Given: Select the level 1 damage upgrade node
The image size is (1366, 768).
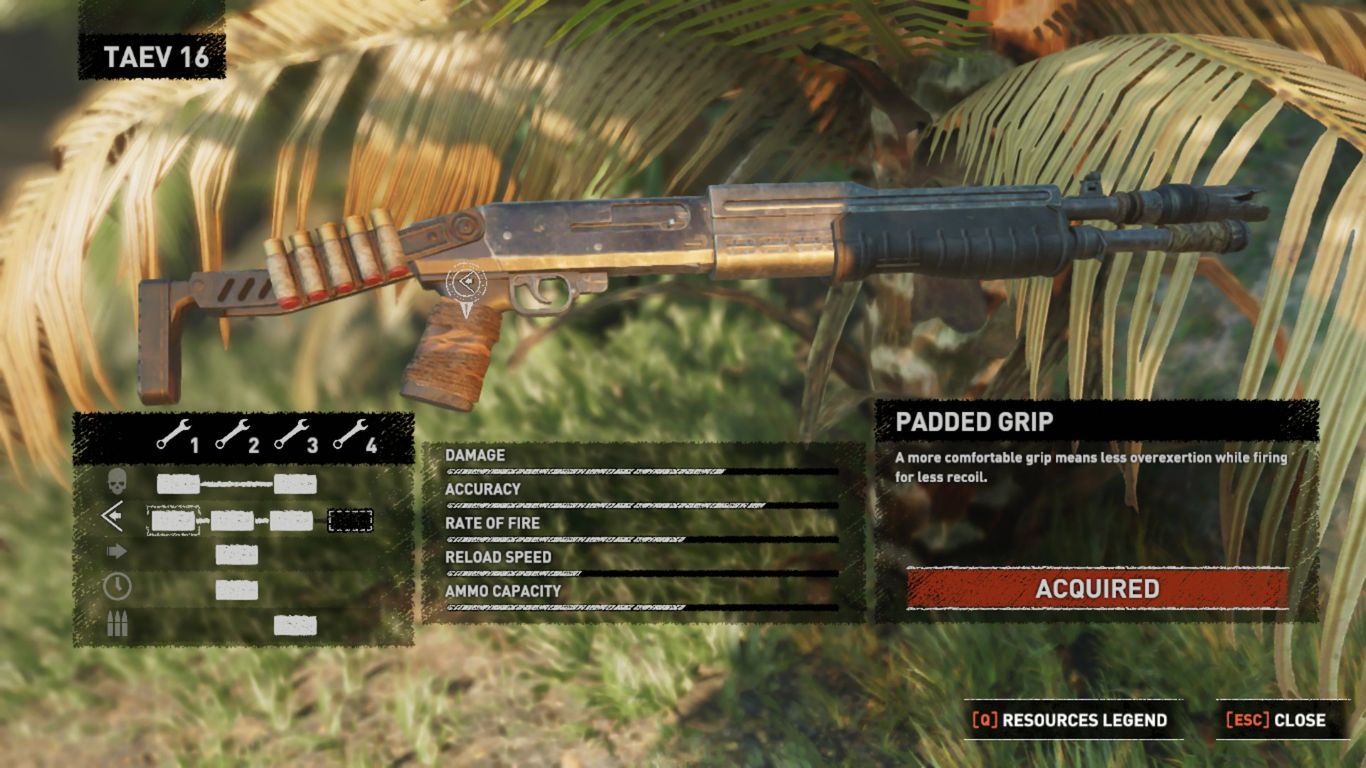Looking at the screenshot, I should (178, 485).
